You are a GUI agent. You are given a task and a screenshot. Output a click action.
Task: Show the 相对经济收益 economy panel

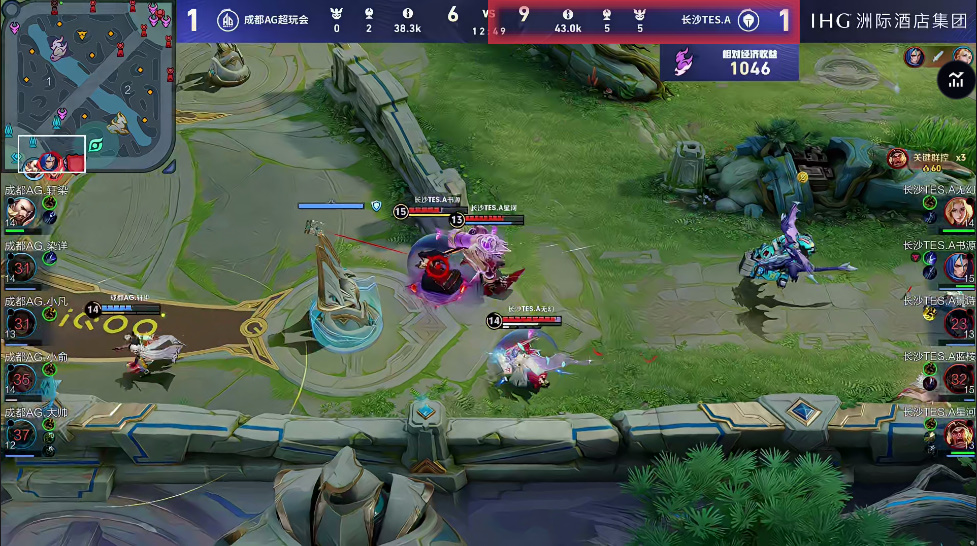(x=729, y=62)
